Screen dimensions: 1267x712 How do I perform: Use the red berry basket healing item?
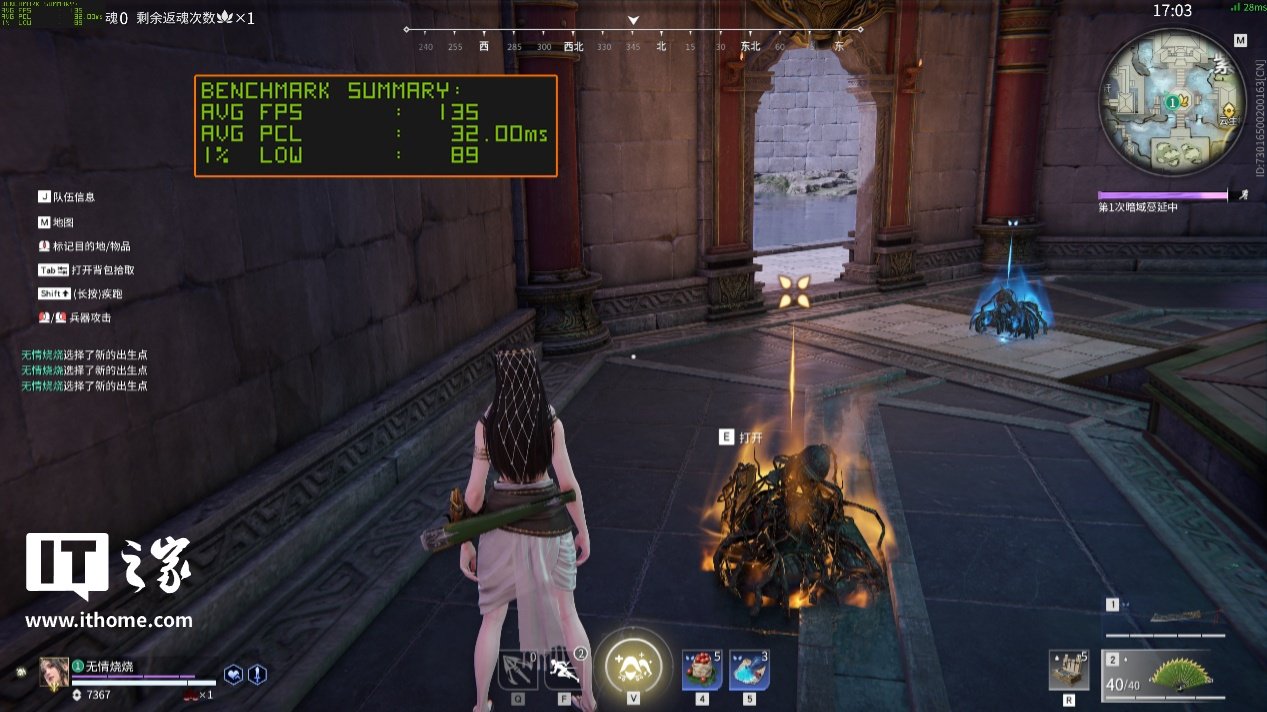pyautogui.click(x=702, y=669)
